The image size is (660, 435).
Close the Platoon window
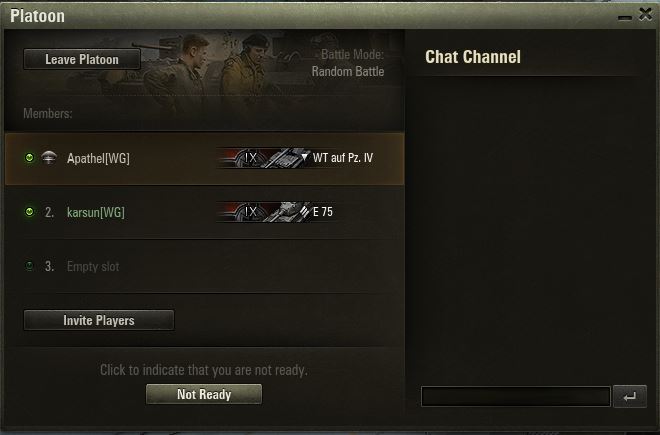pos(646,12)
